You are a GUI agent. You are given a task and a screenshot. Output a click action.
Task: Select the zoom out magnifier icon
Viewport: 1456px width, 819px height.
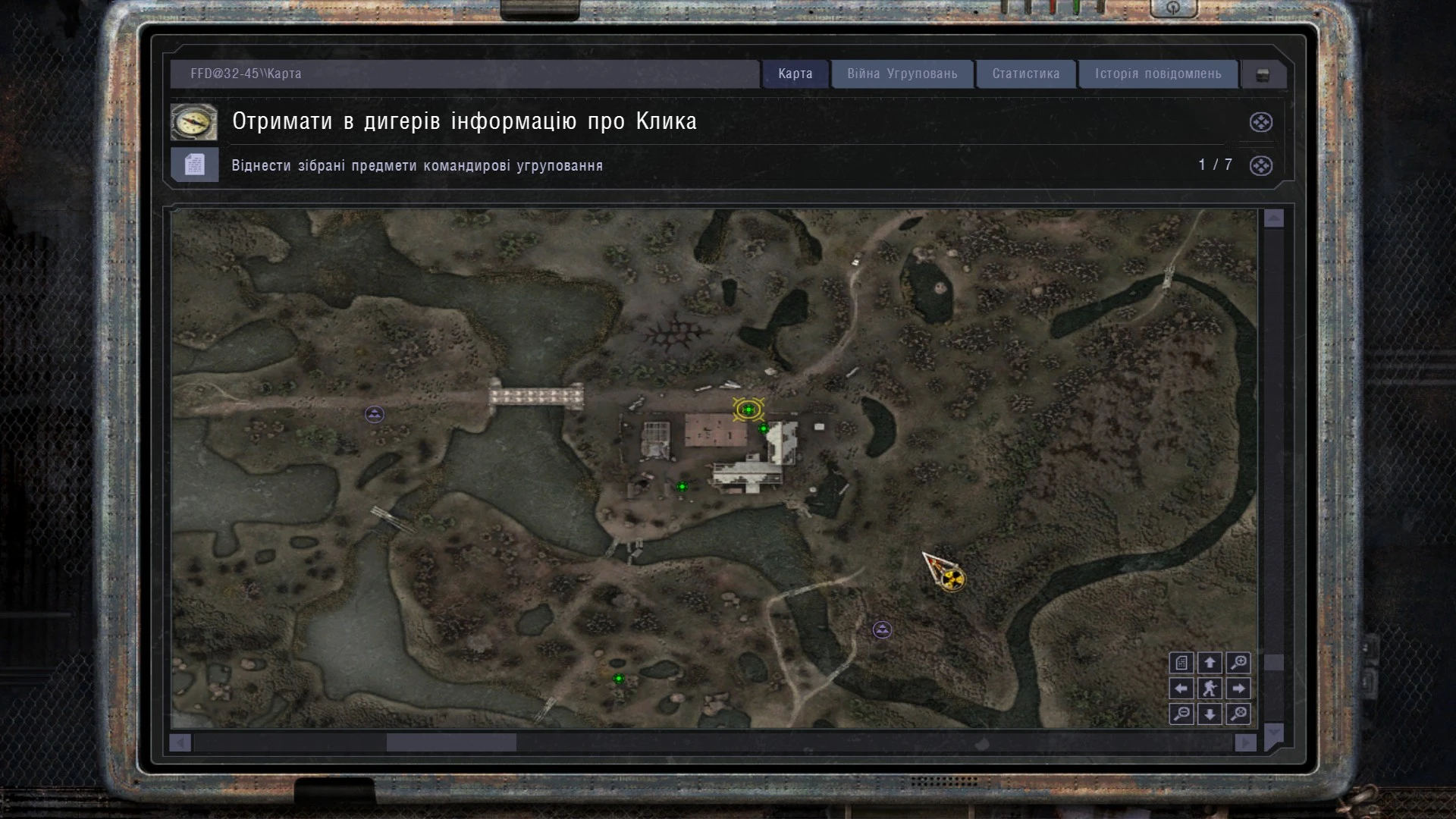(x=1181, y=714)
